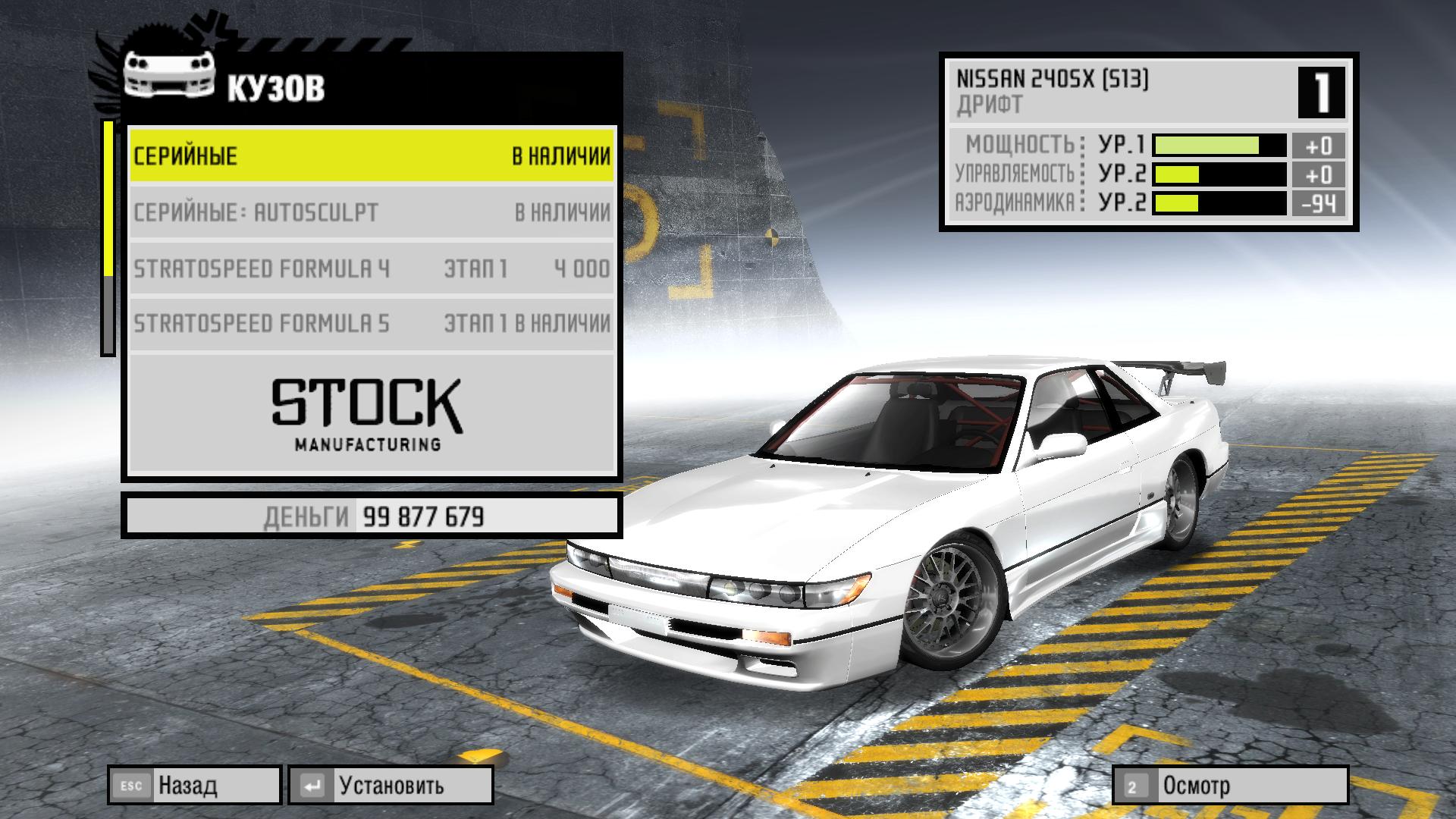The height and width of the screenshot is (819, 1456).
Task: Install part with Установить button
Action: coord(391,786)
